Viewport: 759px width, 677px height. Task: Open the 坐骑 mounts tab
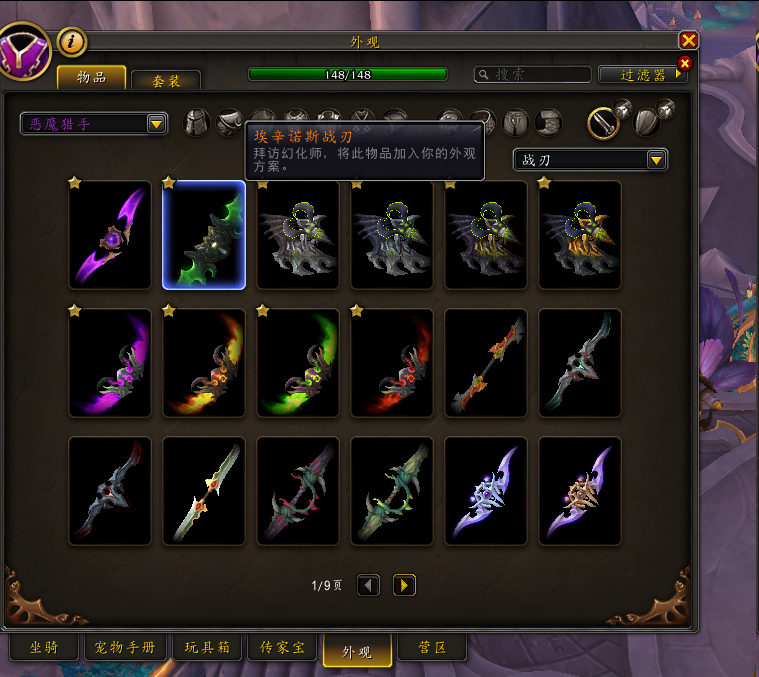tap(44, 648)
